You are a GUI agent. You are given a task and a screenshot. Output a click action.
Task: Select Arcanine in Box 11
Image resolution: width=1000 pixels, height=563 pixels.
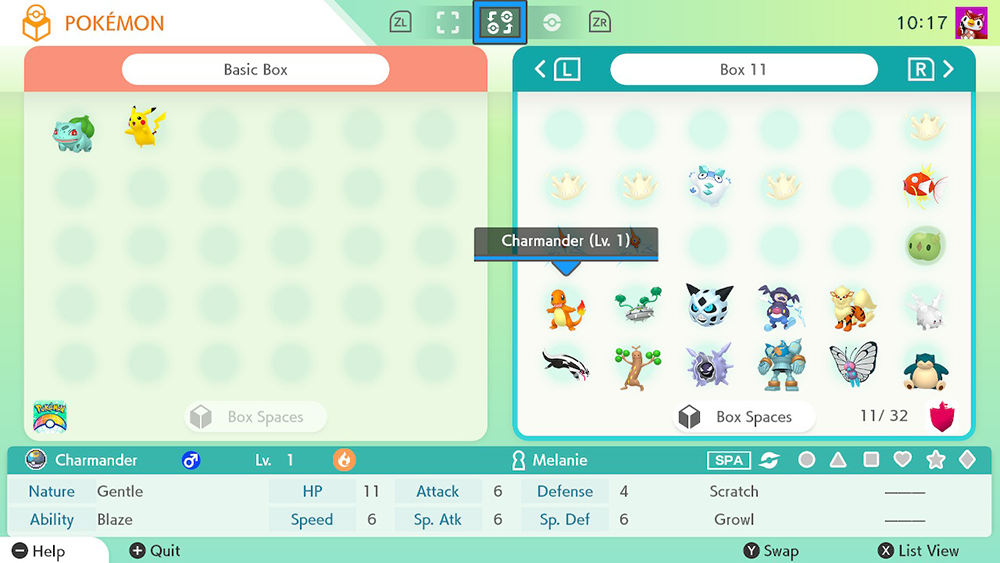[x=852, y=307]
